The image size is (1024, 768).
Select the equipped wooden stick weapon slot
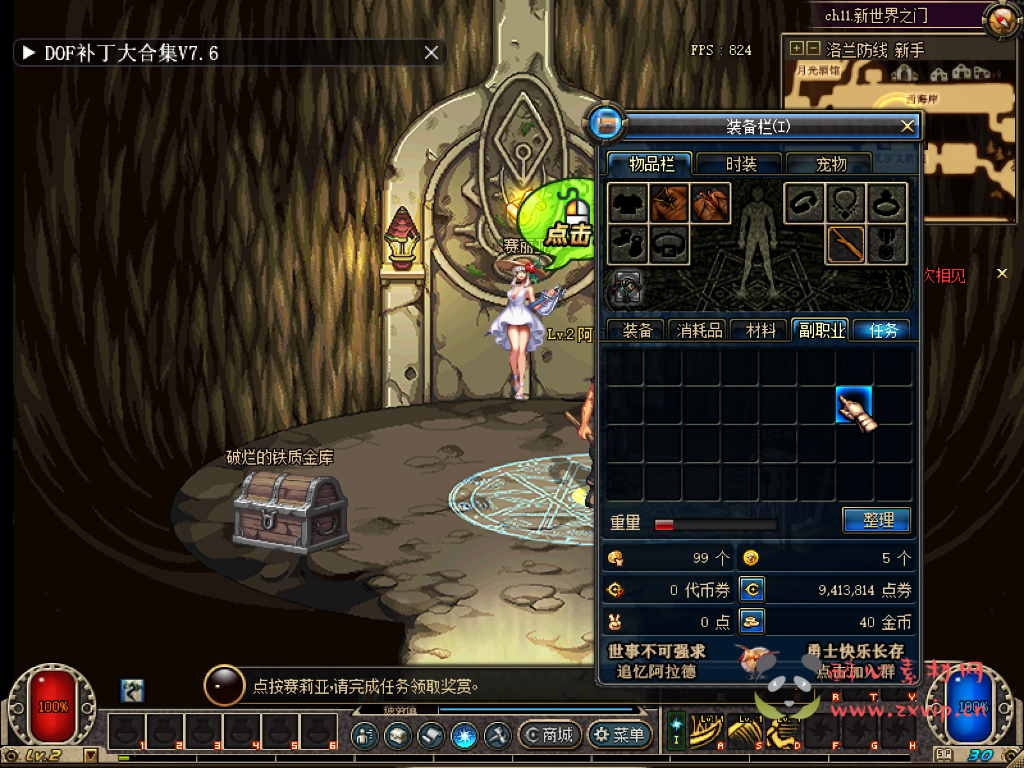[x=845, y=244]
